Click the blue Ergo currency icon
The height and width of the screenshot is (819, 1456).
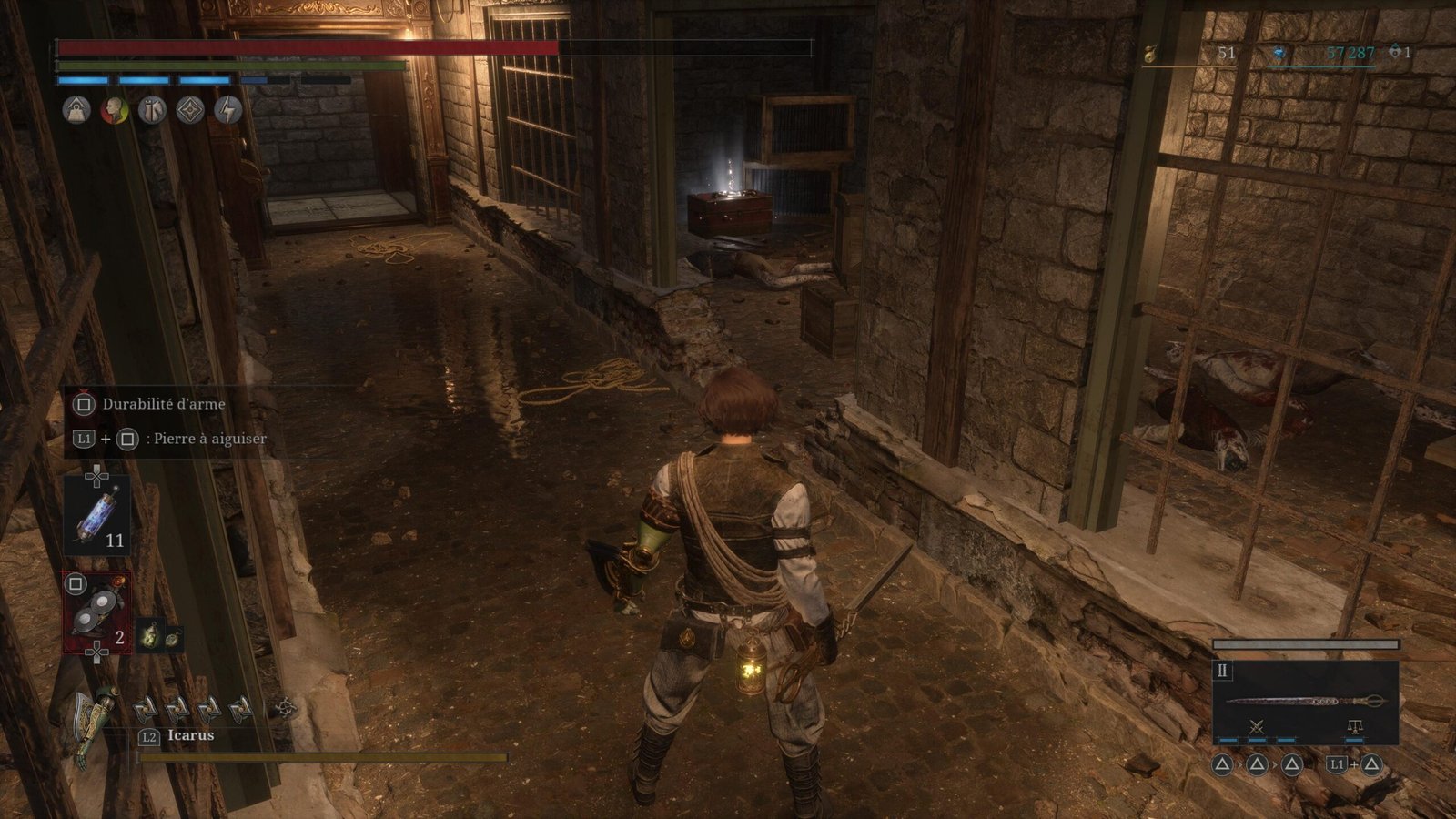[x=1279, y=54]
